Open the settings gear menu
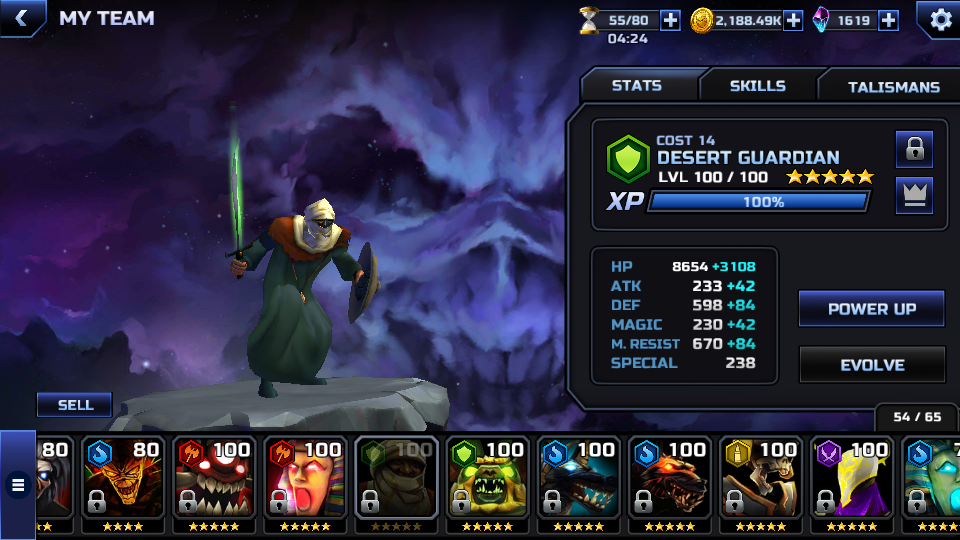 [x=940, y=19]
